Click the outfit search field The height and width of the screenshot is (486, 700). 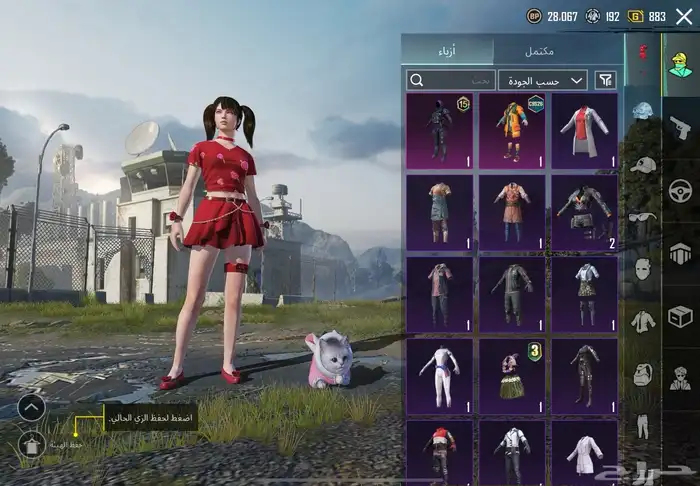451,80
